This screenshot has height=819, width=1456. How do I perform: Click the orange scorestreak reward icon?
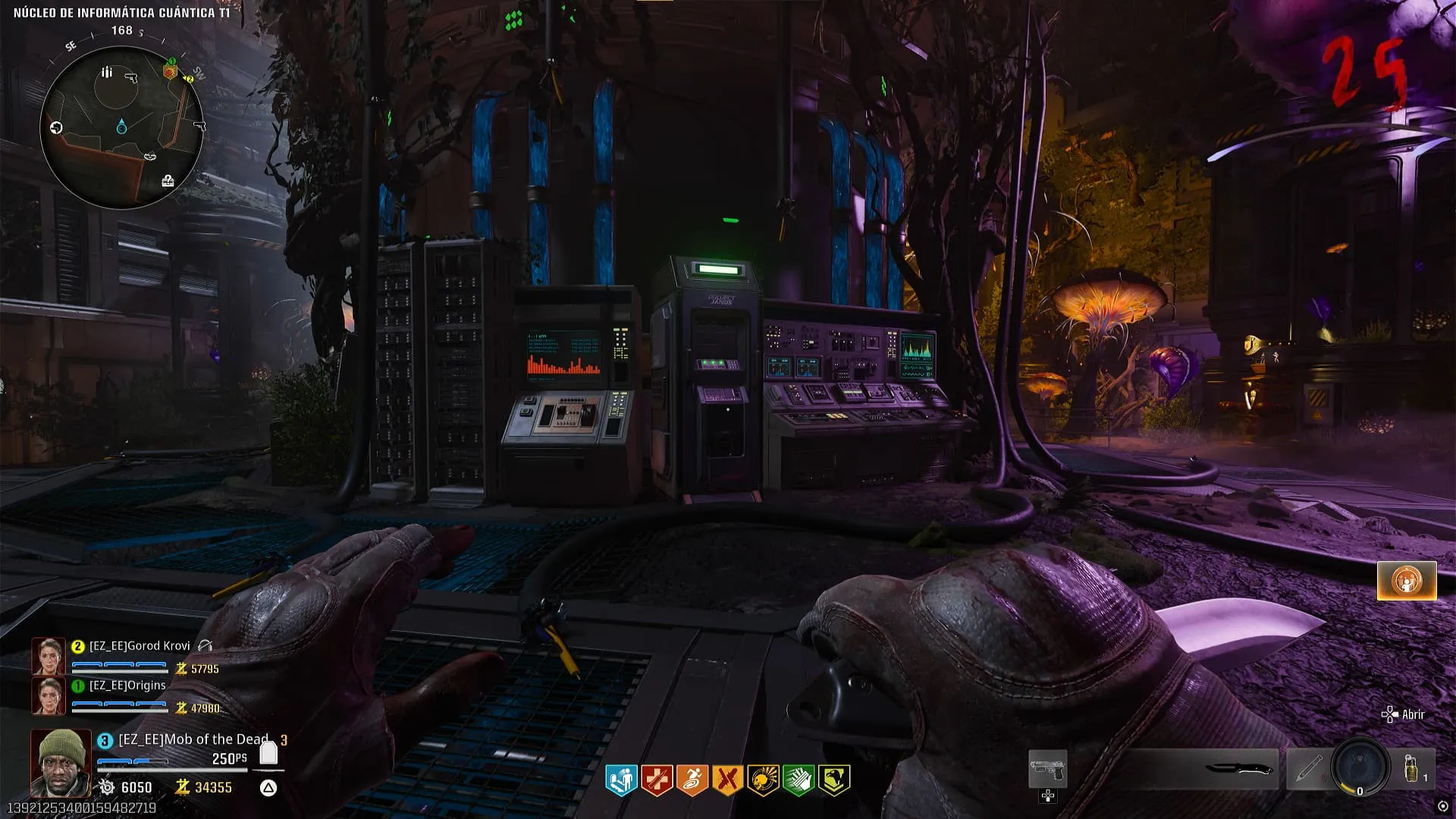[x=1407, y=581]
